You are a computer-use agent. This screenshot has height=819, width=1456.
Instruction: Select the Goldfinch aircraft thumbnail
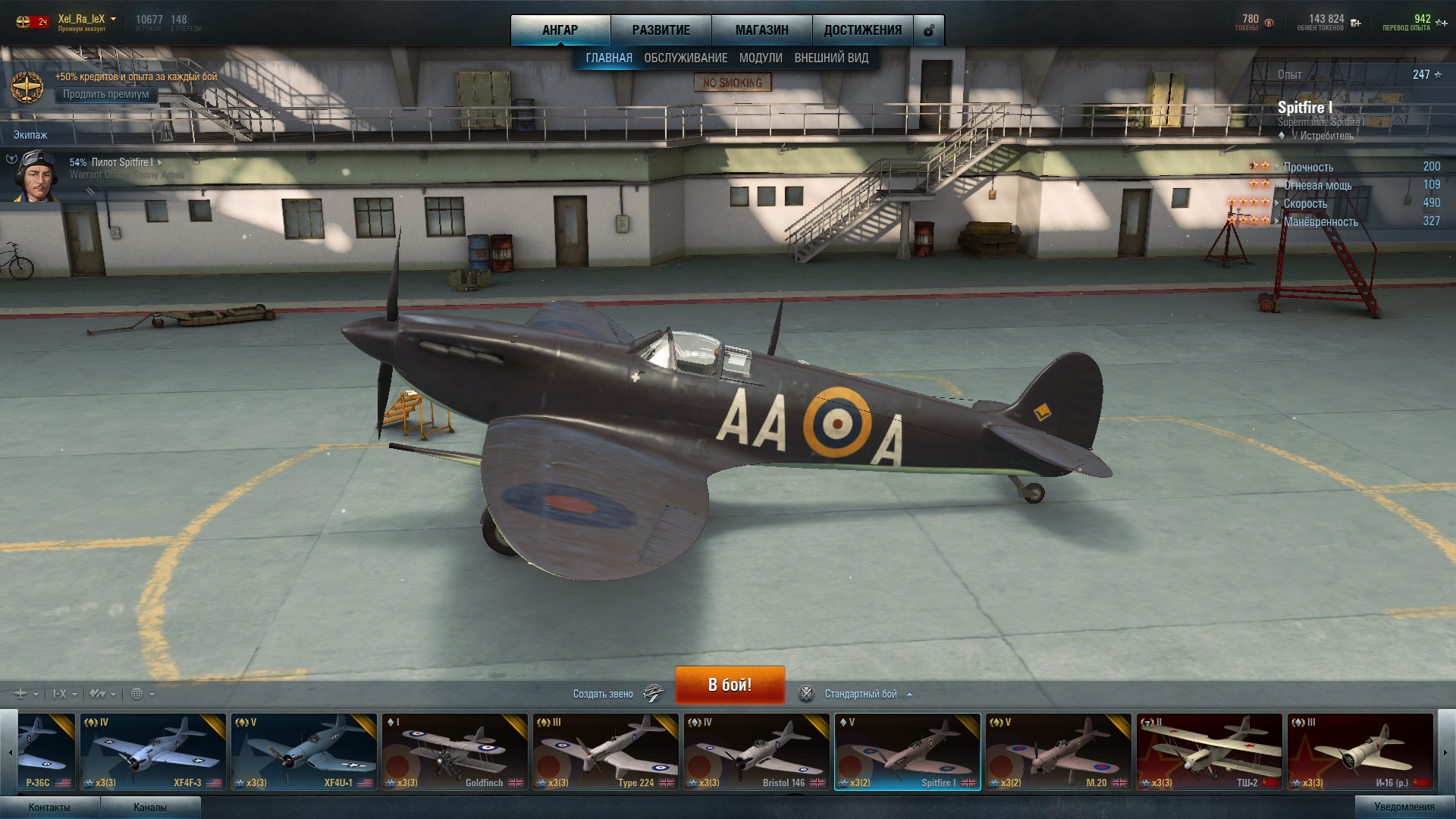[x=454, y=752]
